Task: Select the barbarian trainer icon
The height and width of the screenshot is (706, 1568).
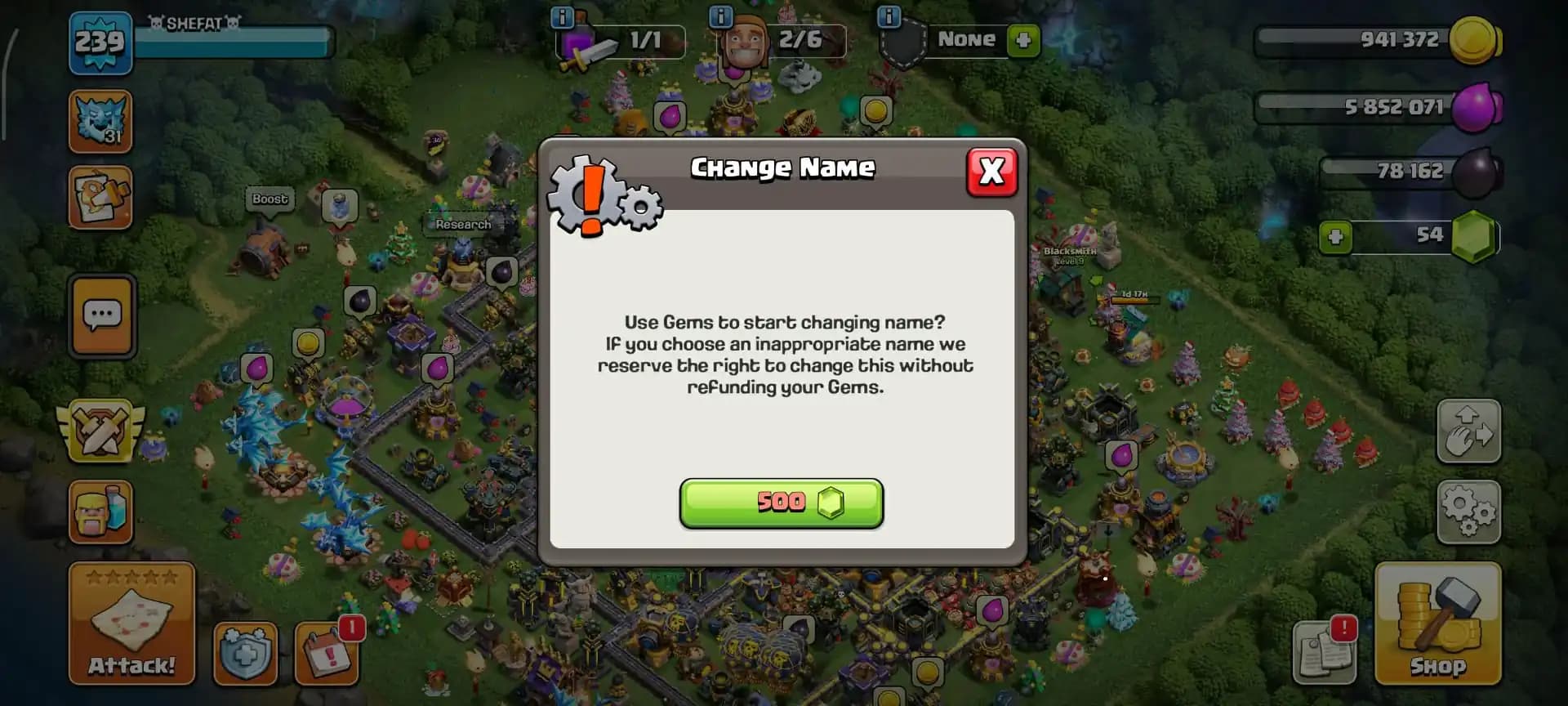Action: [x=101, y=512]
